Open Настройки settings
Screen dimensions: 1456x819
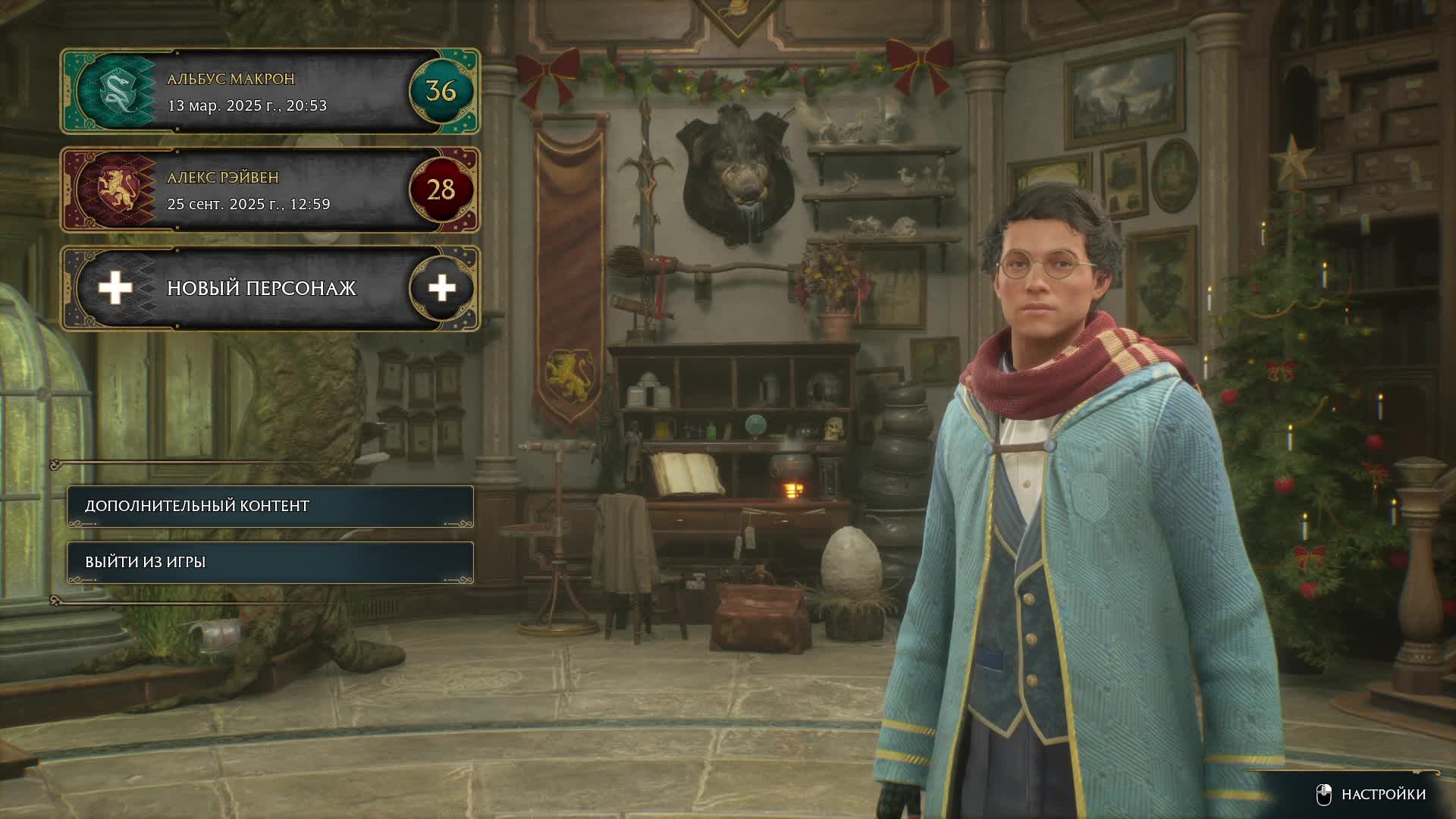1371,794
